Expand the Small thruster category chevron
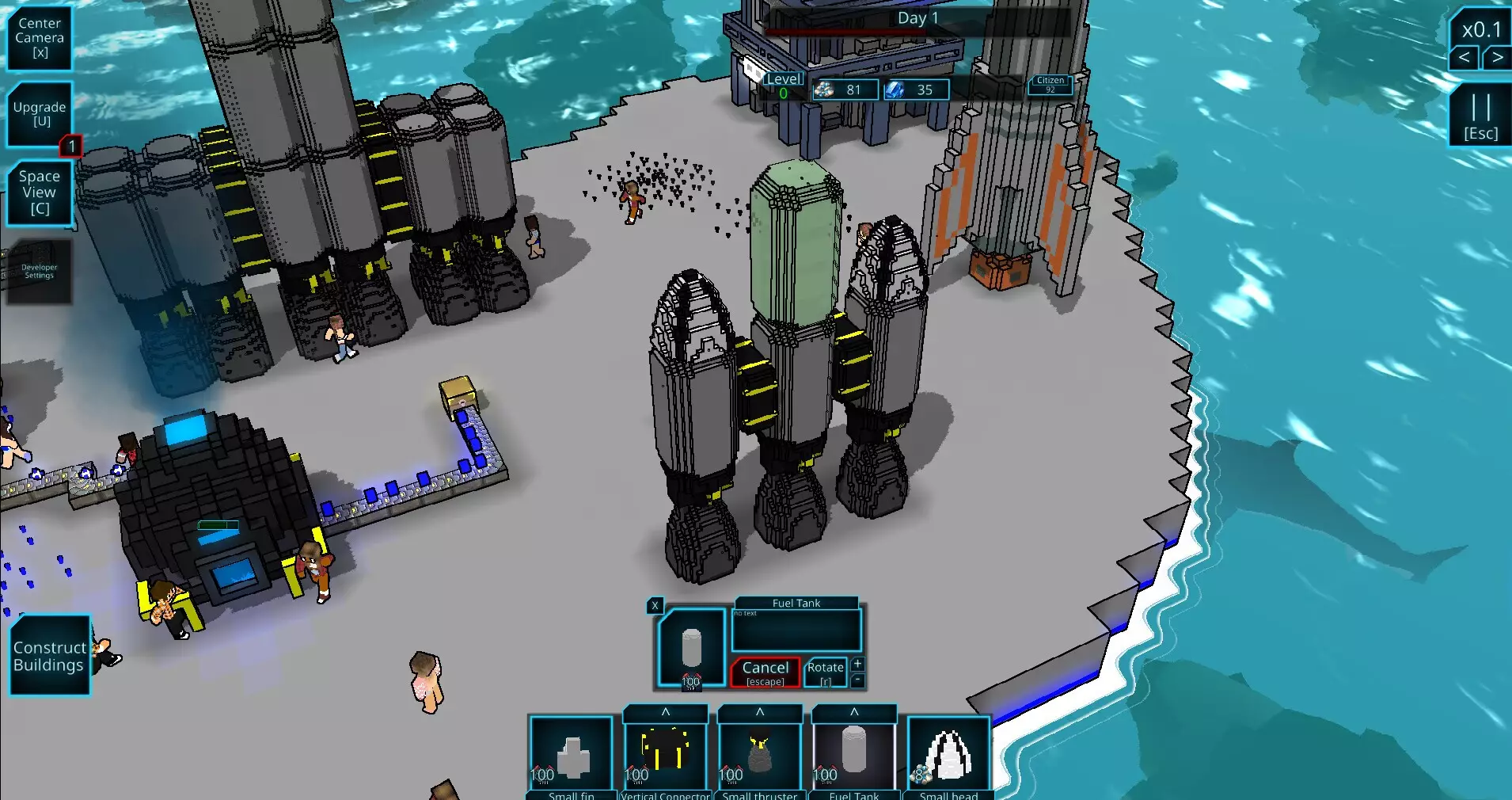Screen dimensions: 1512x800 pos(761,713)
